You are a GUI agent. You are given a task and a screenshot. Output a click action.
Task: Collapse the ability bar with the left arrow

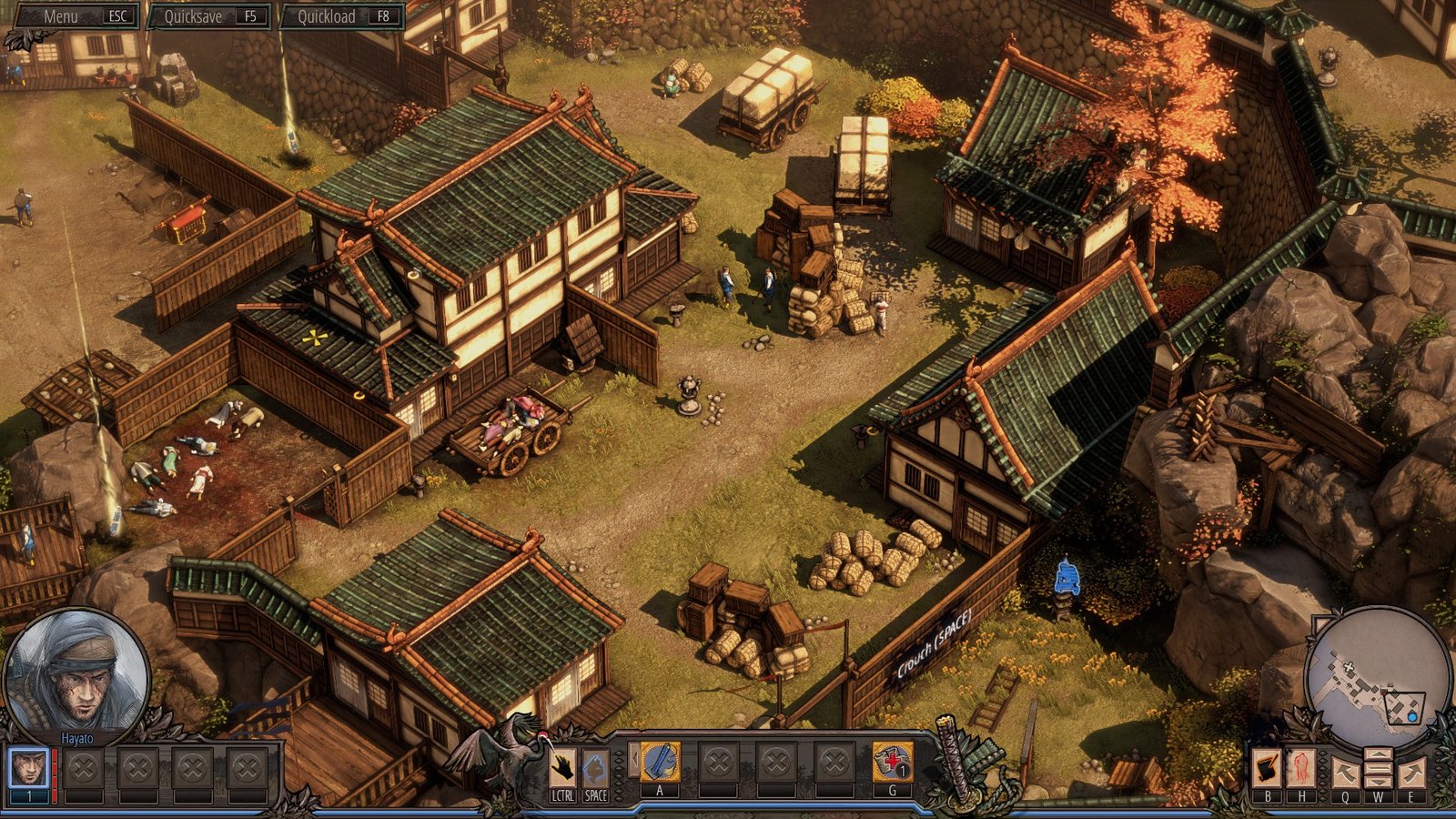pos(632,760)
